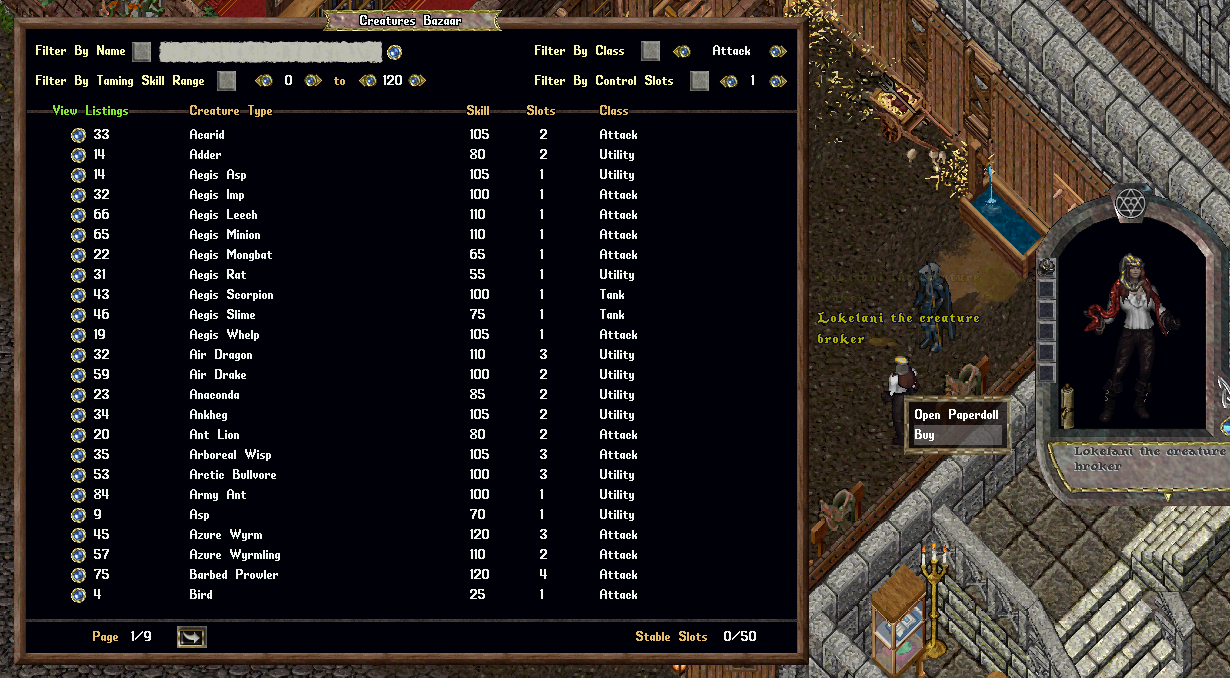This screenshot has height=678, width=1230.
Task: View listings for Azure Wyrm
Action: pos(78,535)
